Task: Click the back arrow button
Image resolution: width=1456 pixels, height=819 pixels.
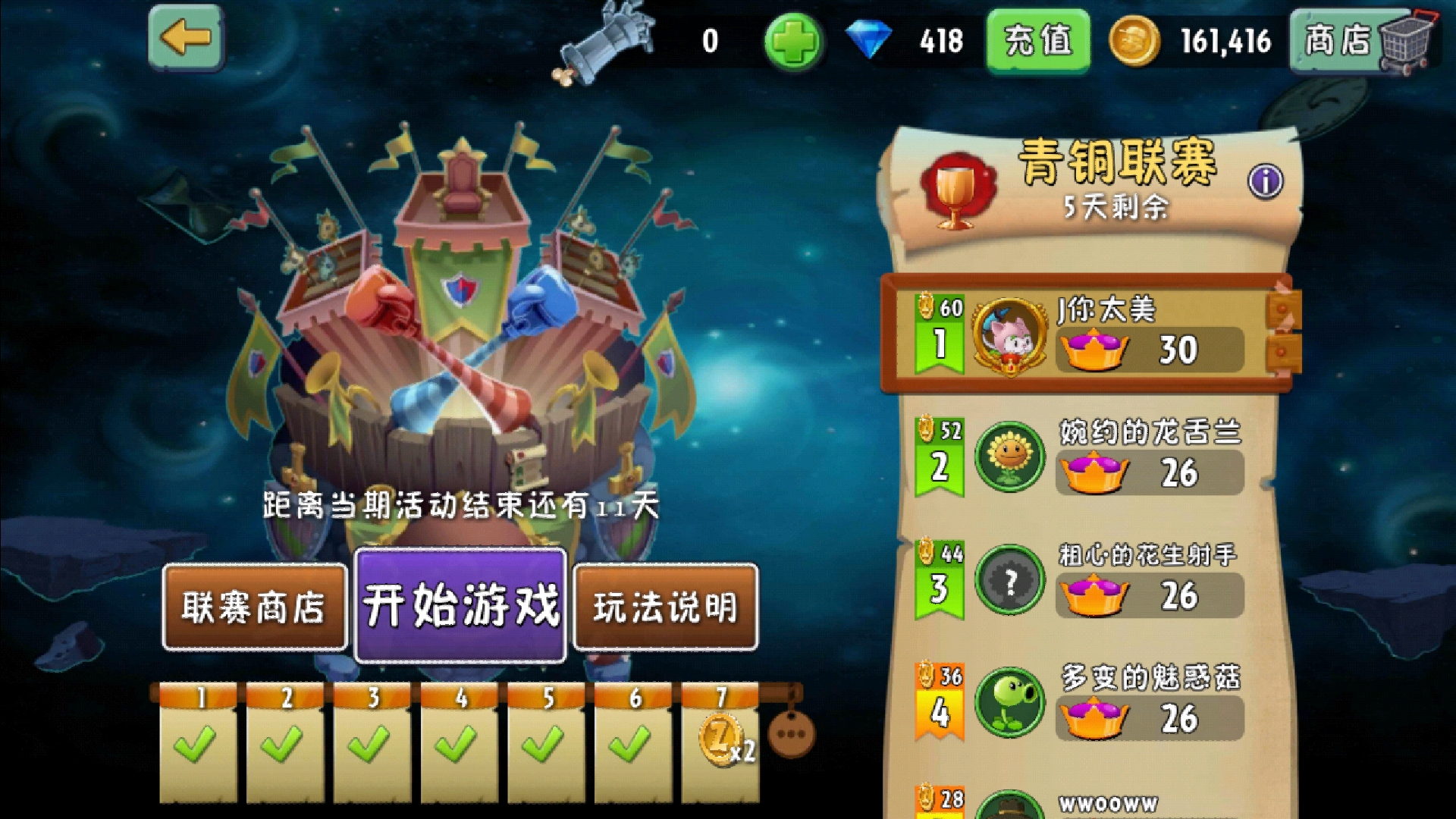Action: tap(184, 37)
